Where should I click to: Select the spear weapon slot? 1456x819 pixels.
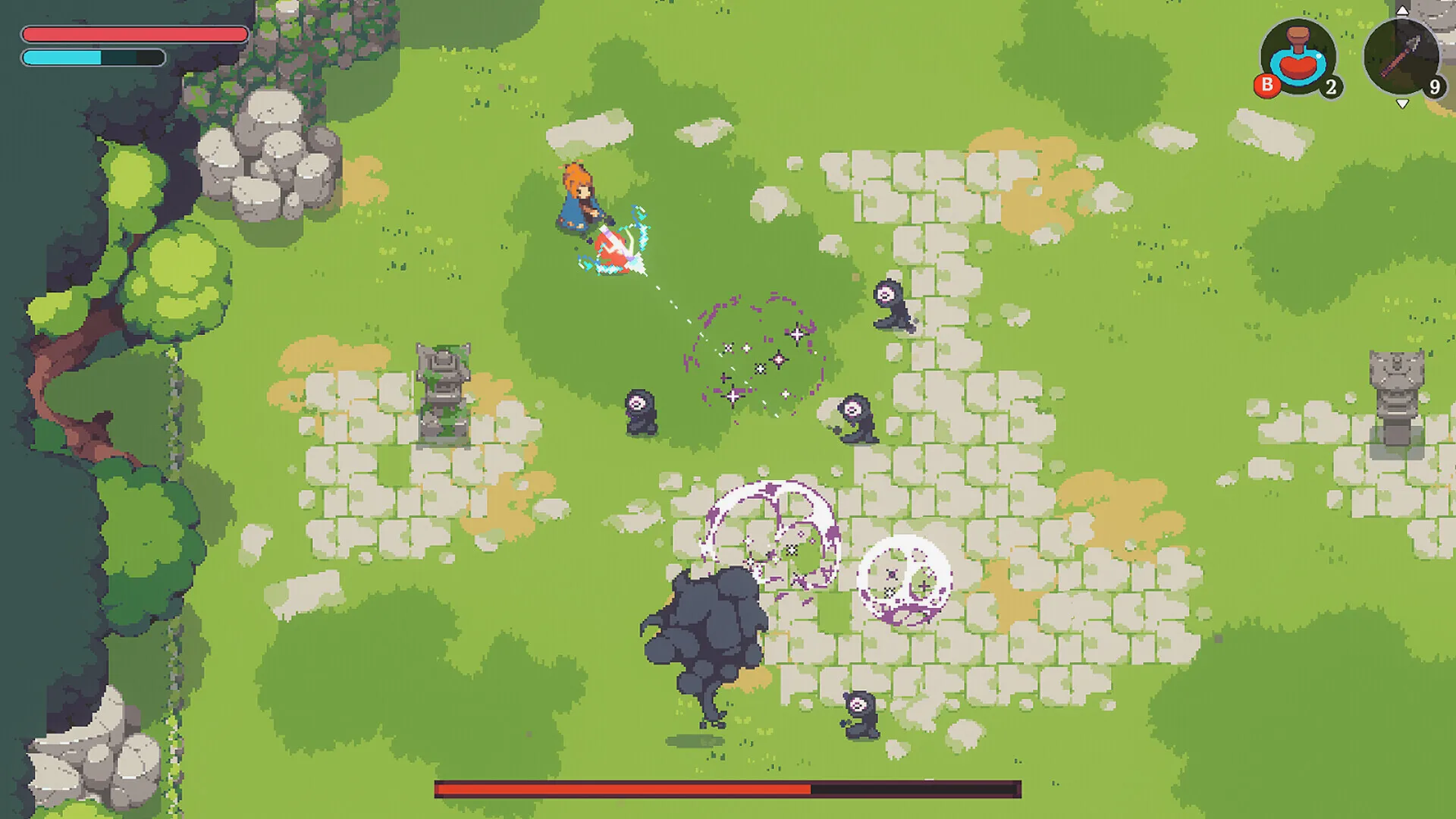pyautogui.click(x=1401, y=58)
